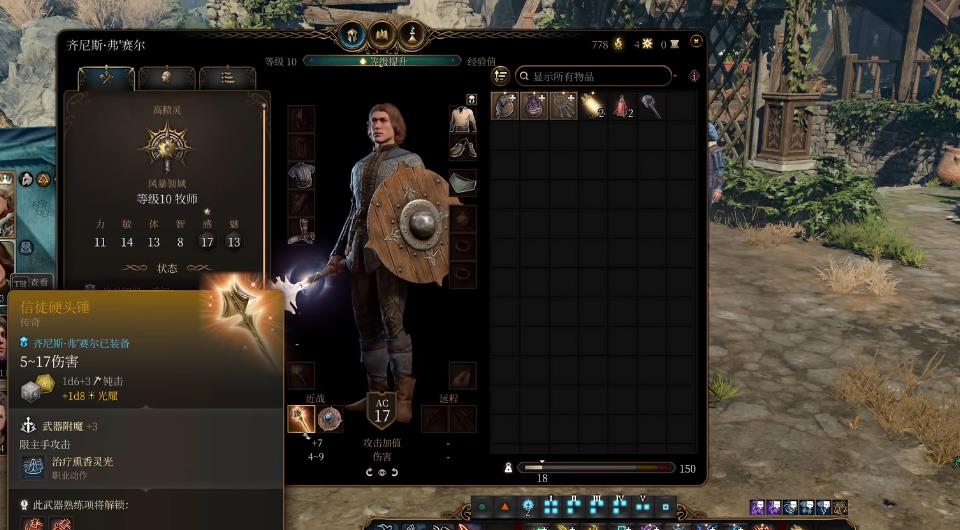Select the equipped main-hand mace slot
The height and width of the screenshot is (530, 960).
tap(301, 418)
